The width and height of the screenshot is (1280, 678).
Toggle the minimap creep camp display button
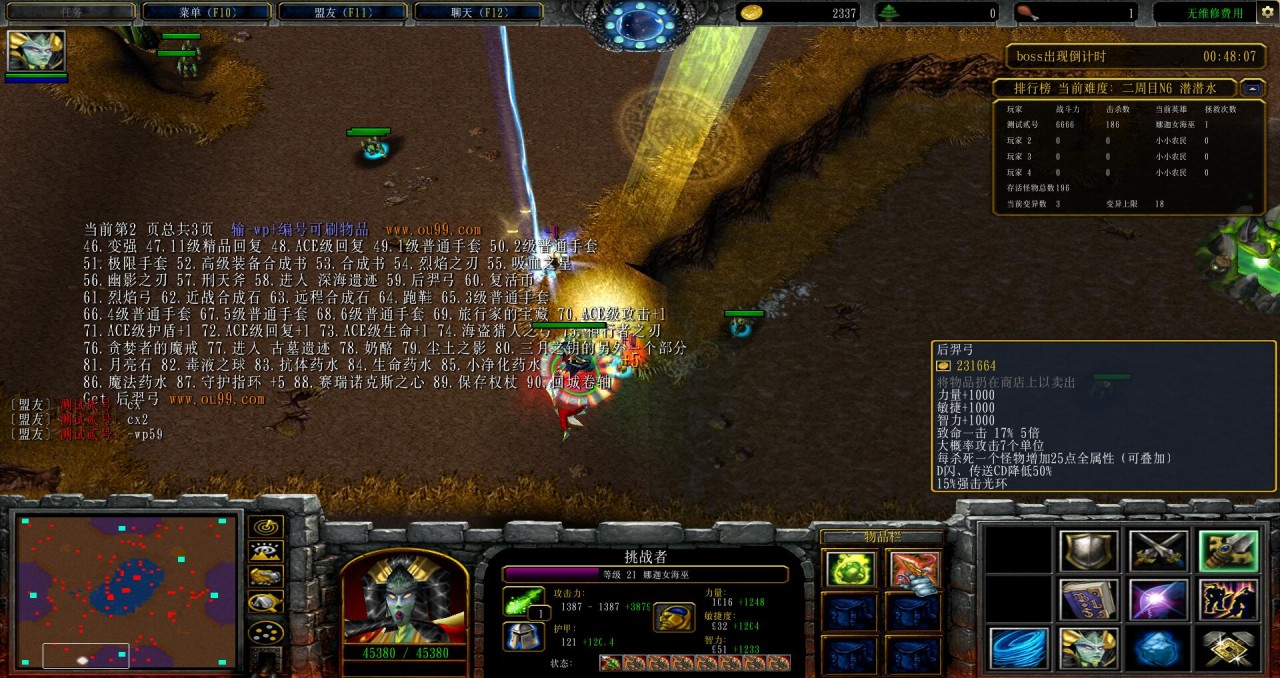pyautogui.click(x=265, y=602)
